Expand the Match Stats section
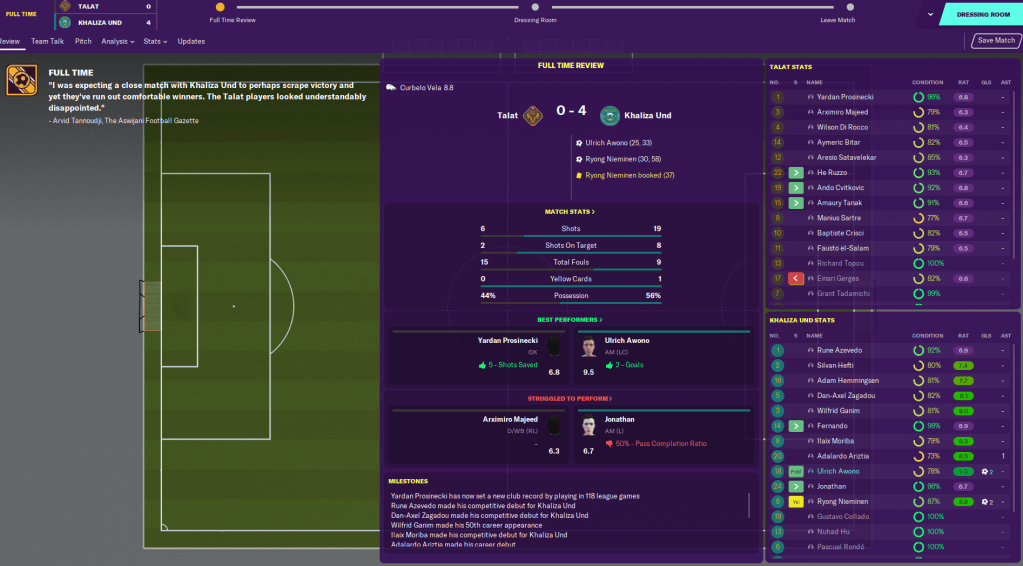The image size is (1023, 566). coord(570,212)
